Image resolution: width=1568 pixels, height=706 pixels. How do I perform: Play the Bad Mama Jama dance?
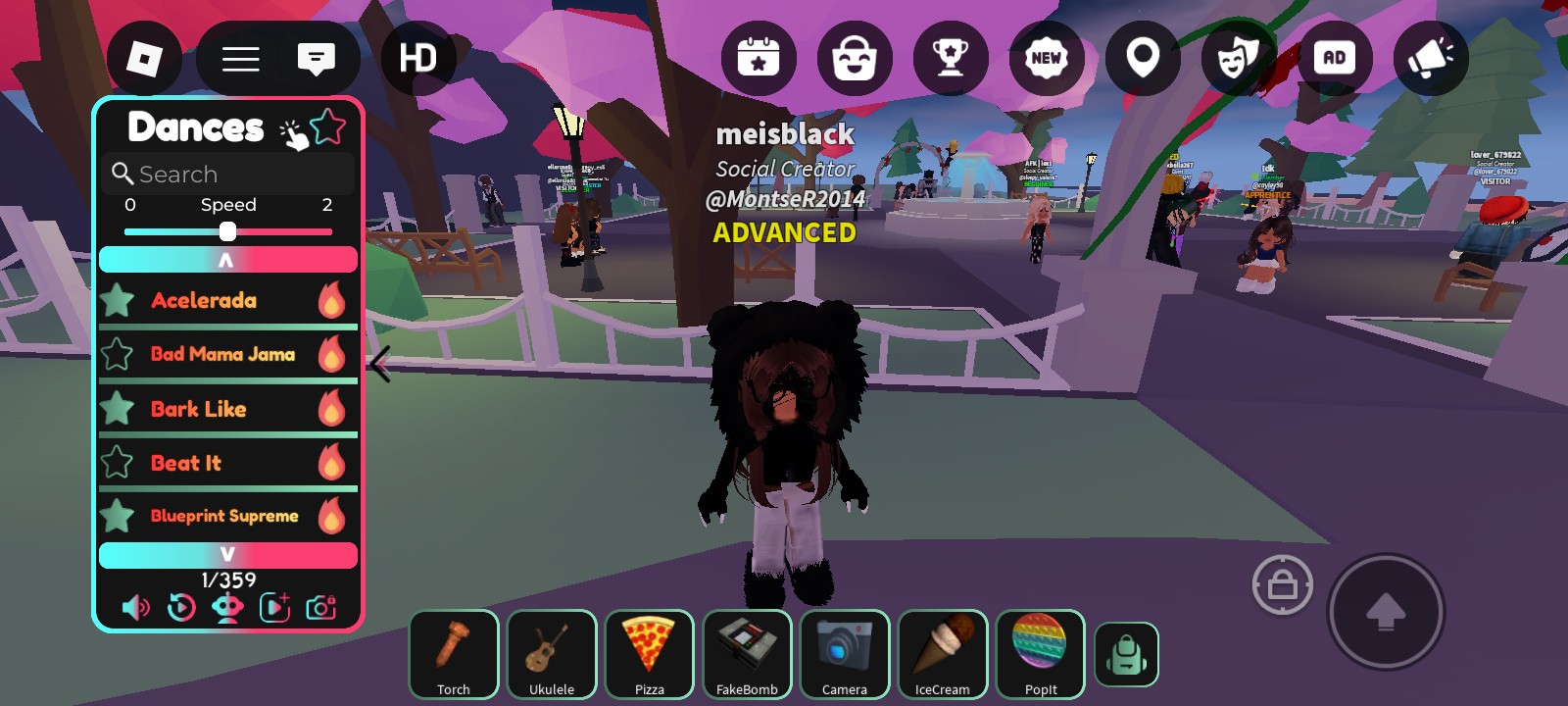222,354
